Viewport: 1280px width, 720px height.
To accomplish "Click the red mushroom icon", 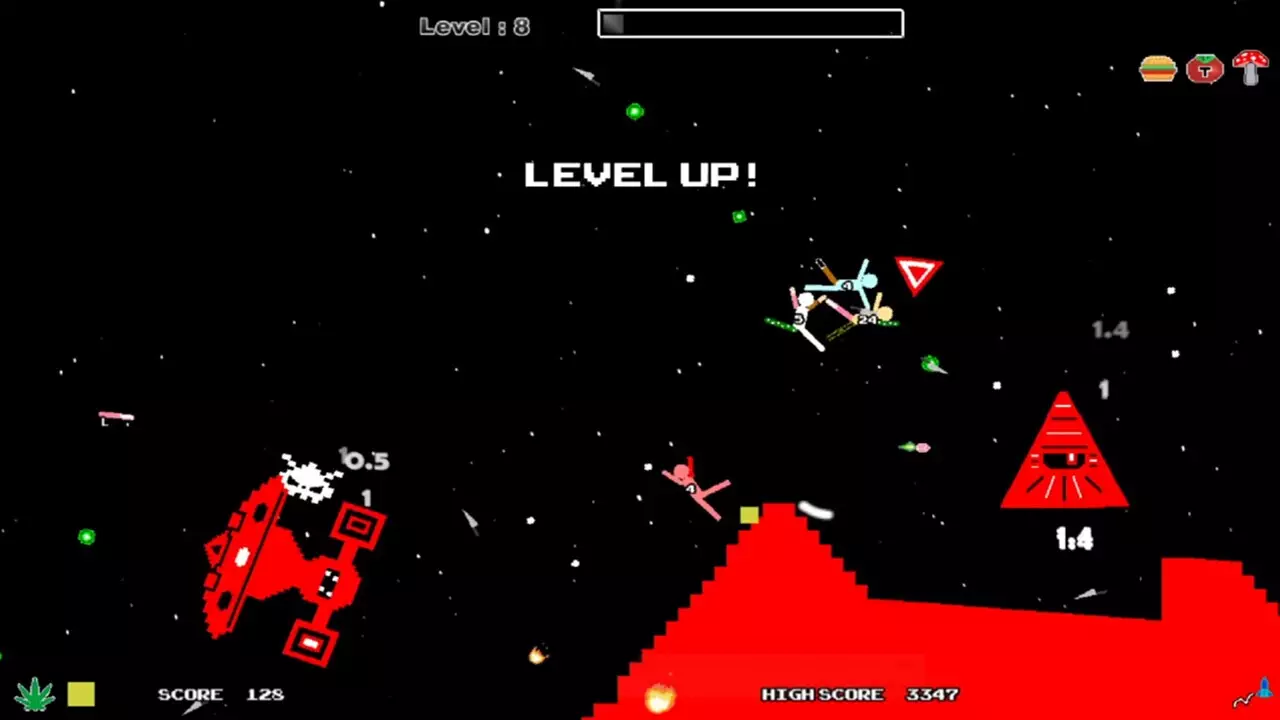I will (1250, 68).
